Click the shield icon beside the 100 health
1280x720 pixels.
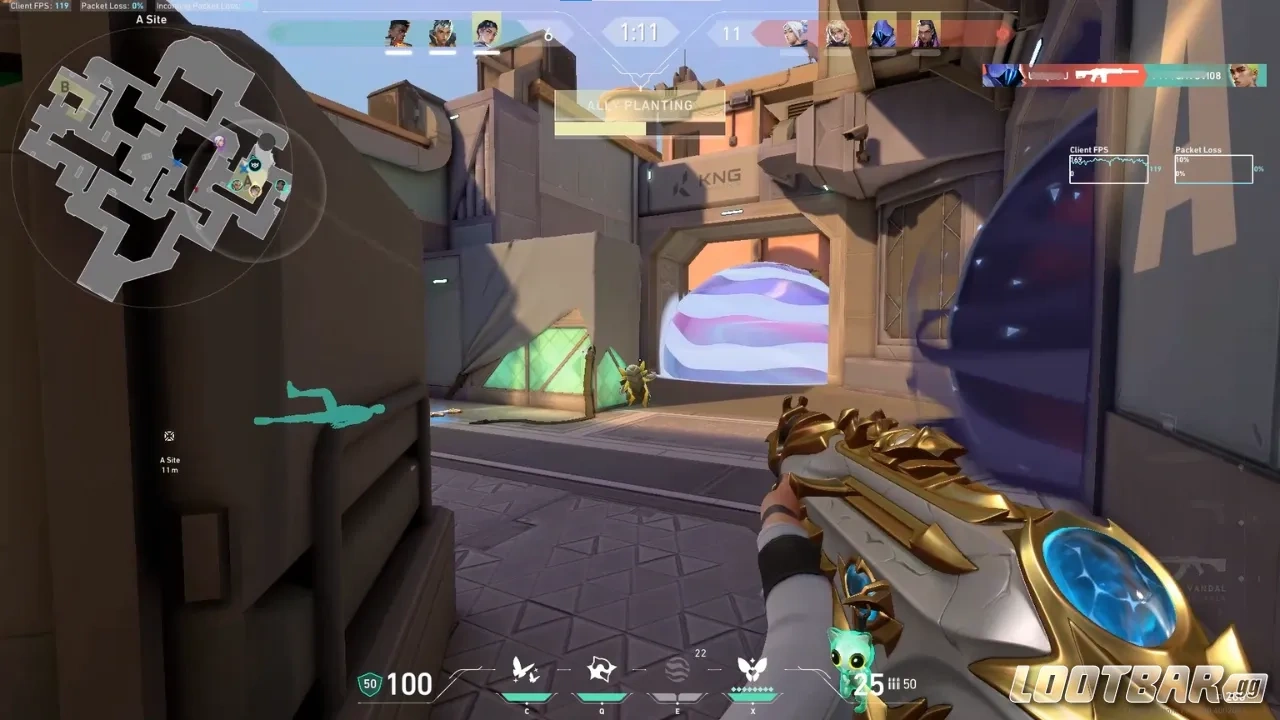pos(370,685)
